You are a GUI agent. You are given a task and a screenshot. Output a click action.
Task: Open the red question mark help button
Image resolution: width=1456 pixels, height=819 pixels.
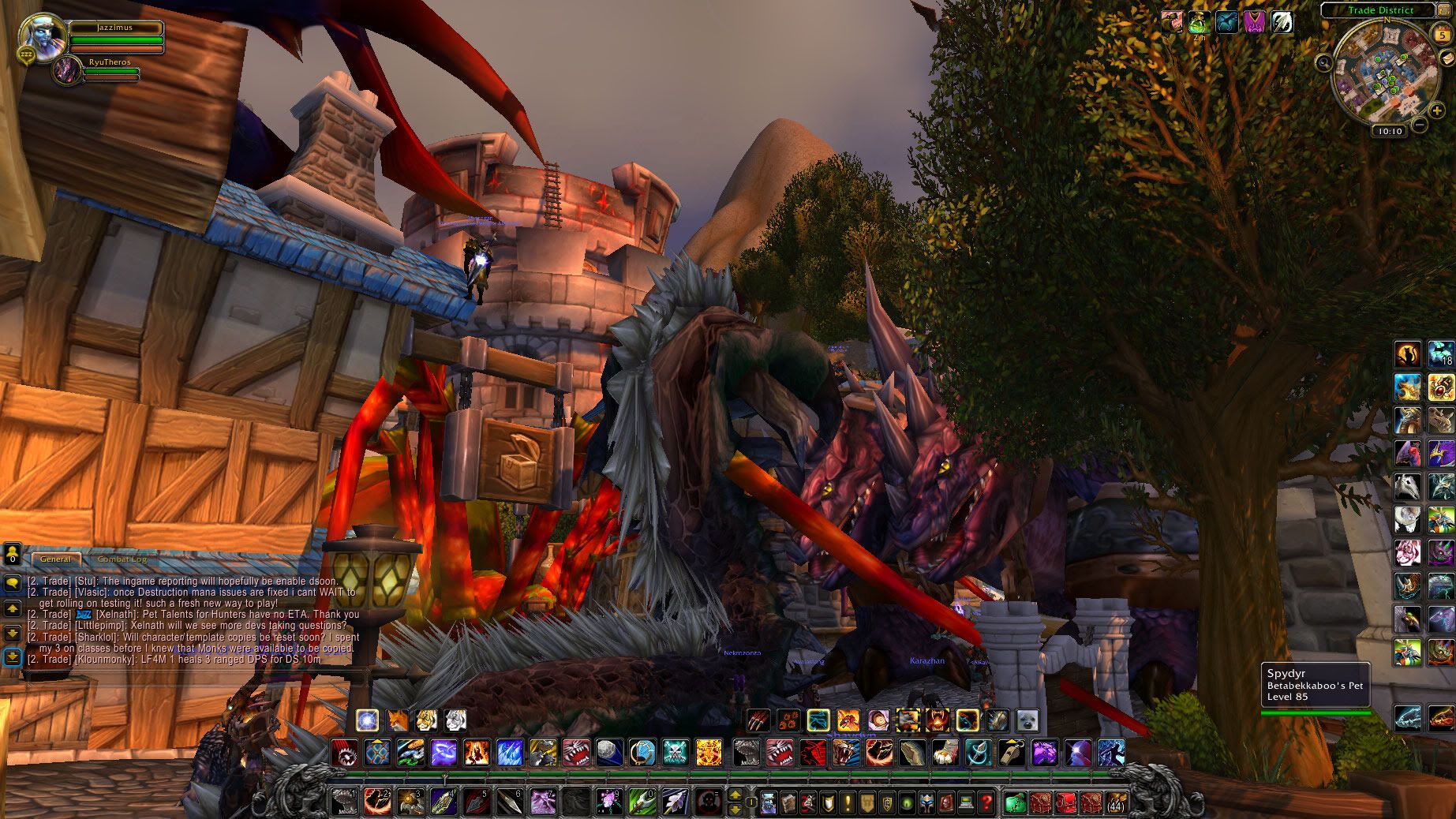pyautogui.click(x=986, y=803)
